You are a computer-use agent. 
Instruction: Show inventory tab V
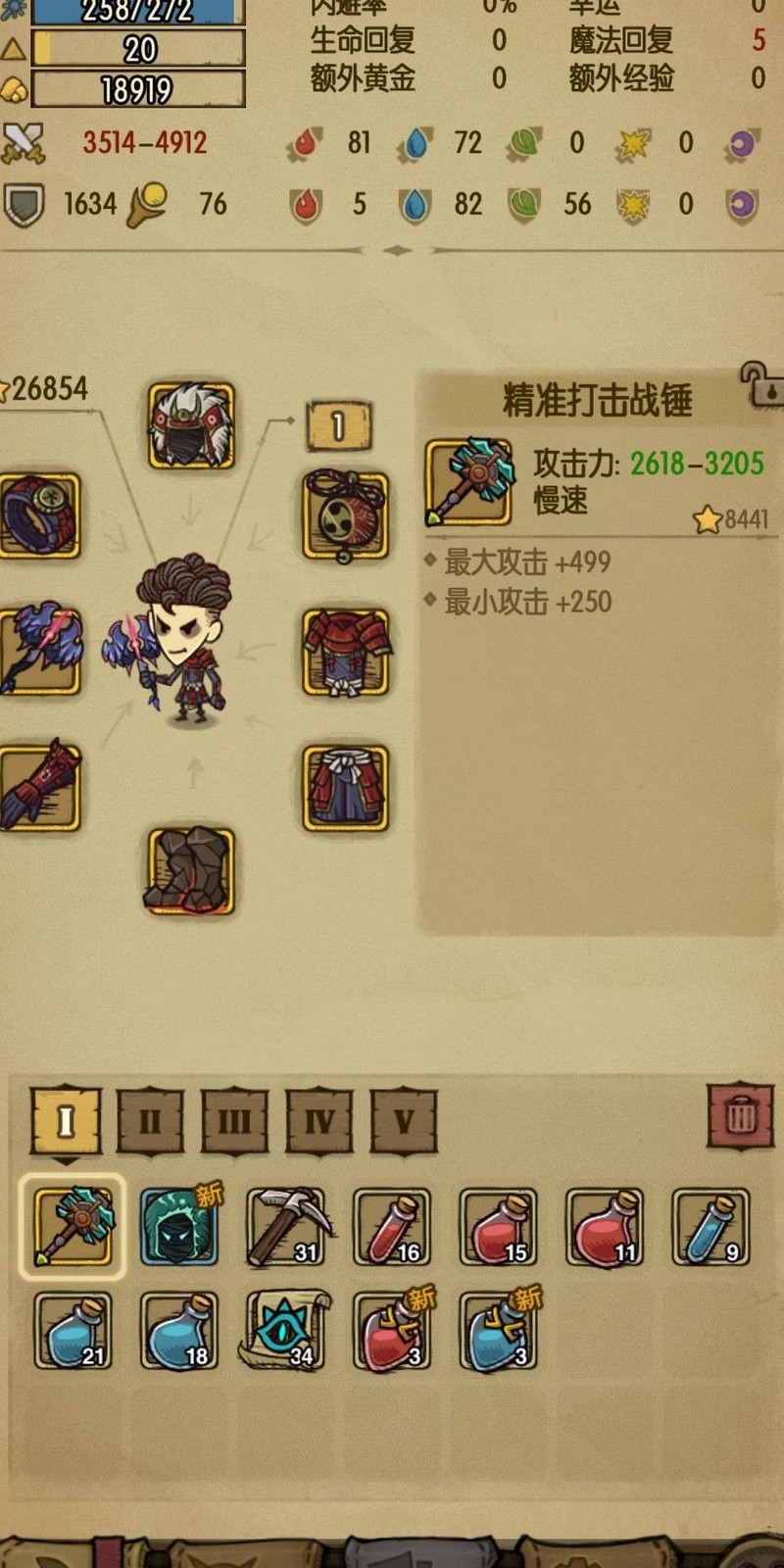[x=404, y=1120]
